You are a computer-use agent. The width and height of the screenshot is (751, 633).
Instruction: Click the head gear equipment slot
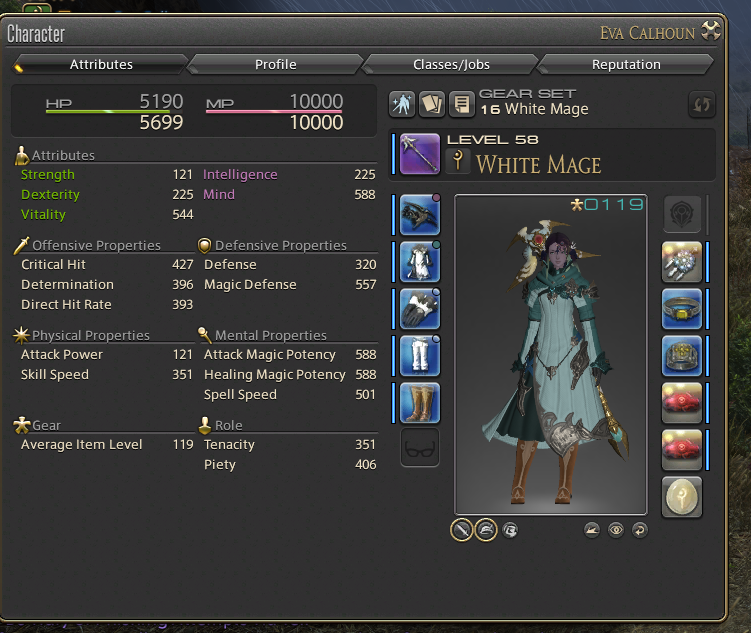pyautogui.click(x=419, y=215)
